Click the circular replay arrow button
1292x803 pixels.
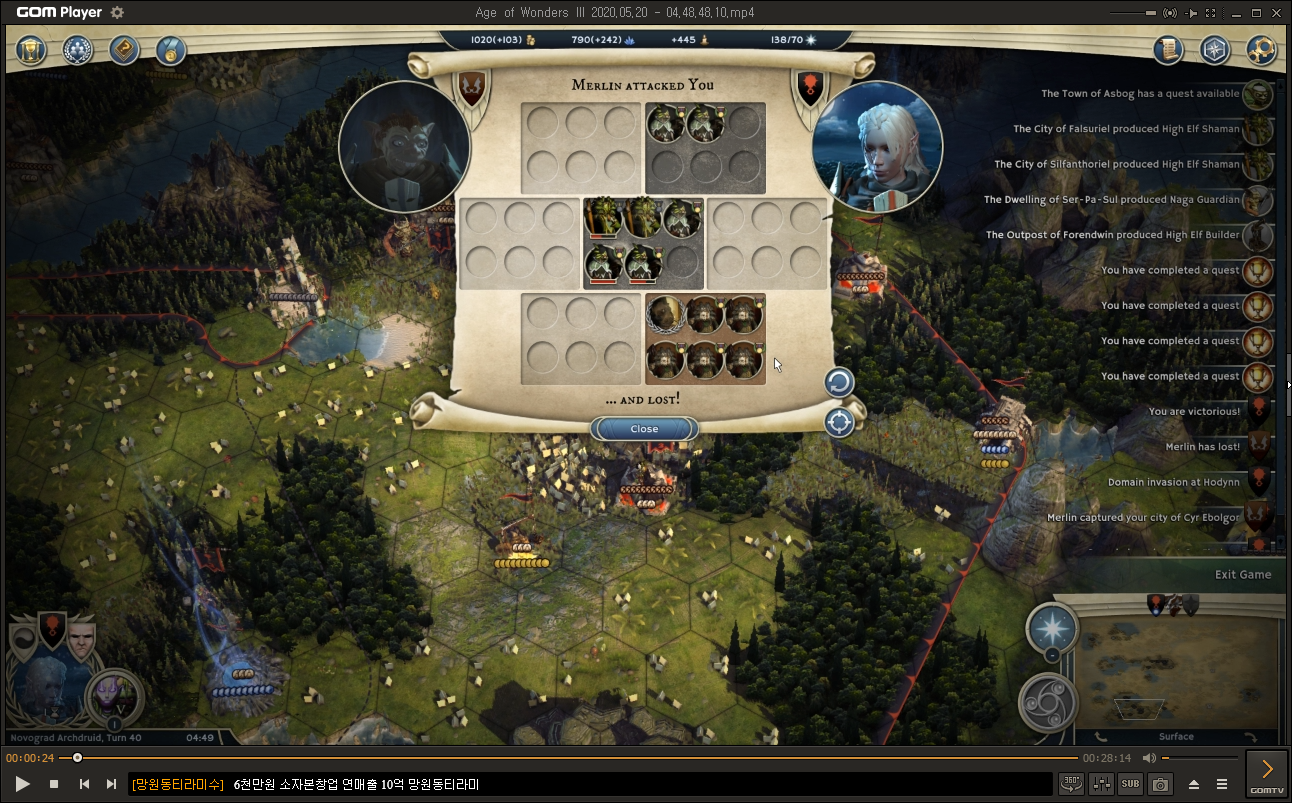click(x=839, y=382)
